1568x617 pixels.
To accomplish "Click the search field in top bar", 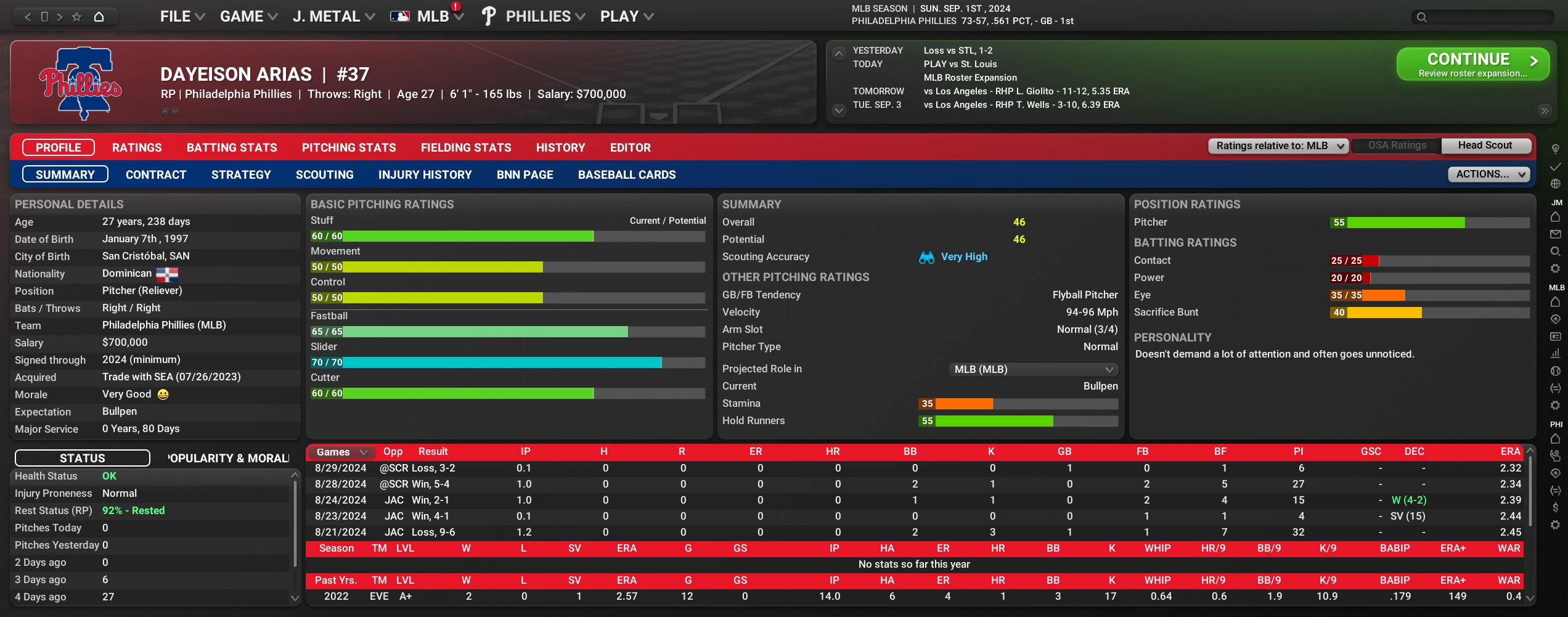I will click(1485, 17).
